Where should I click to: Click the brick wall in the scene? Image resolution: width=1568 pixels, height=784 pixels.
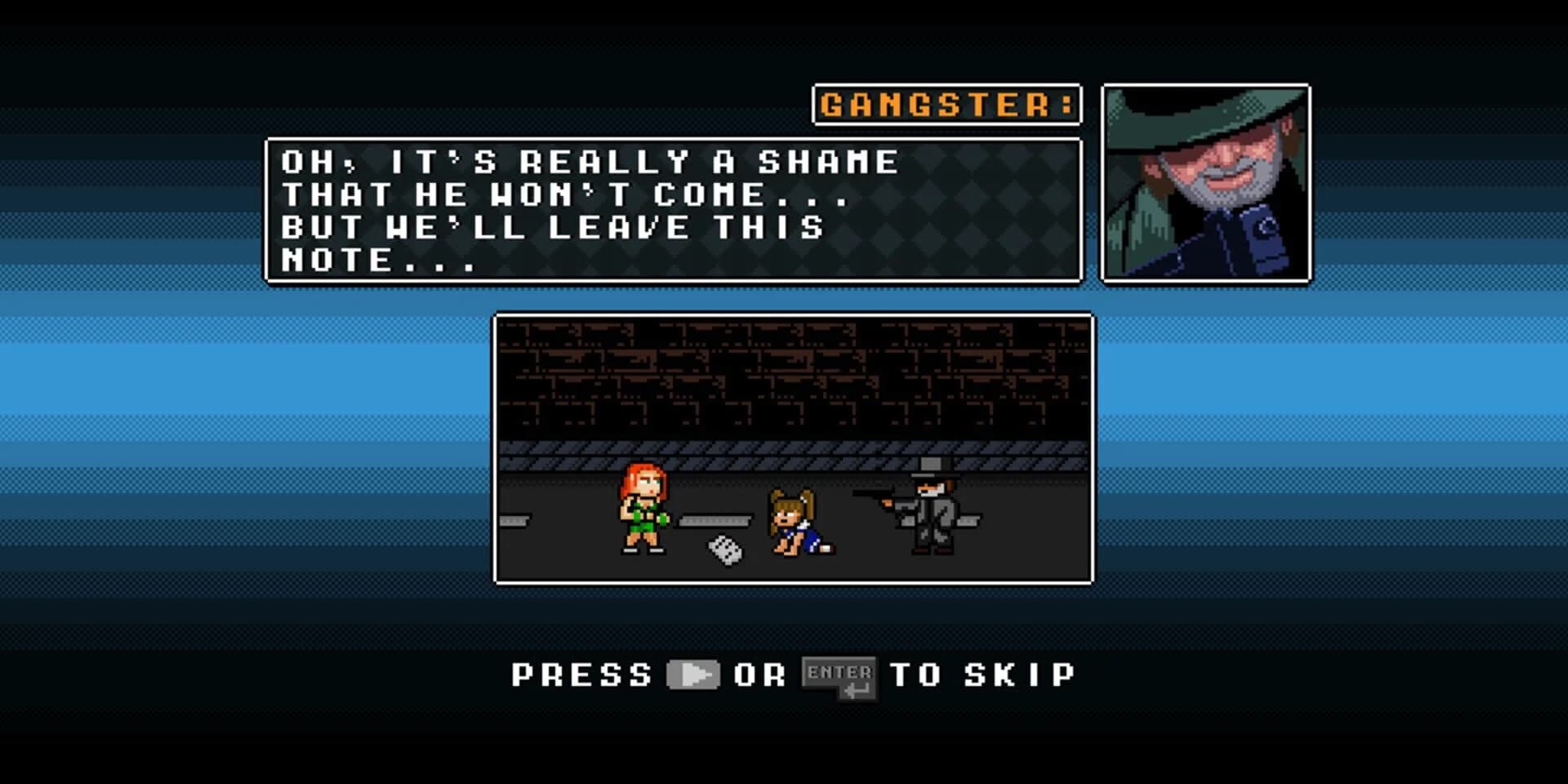[x=792, y=376]
